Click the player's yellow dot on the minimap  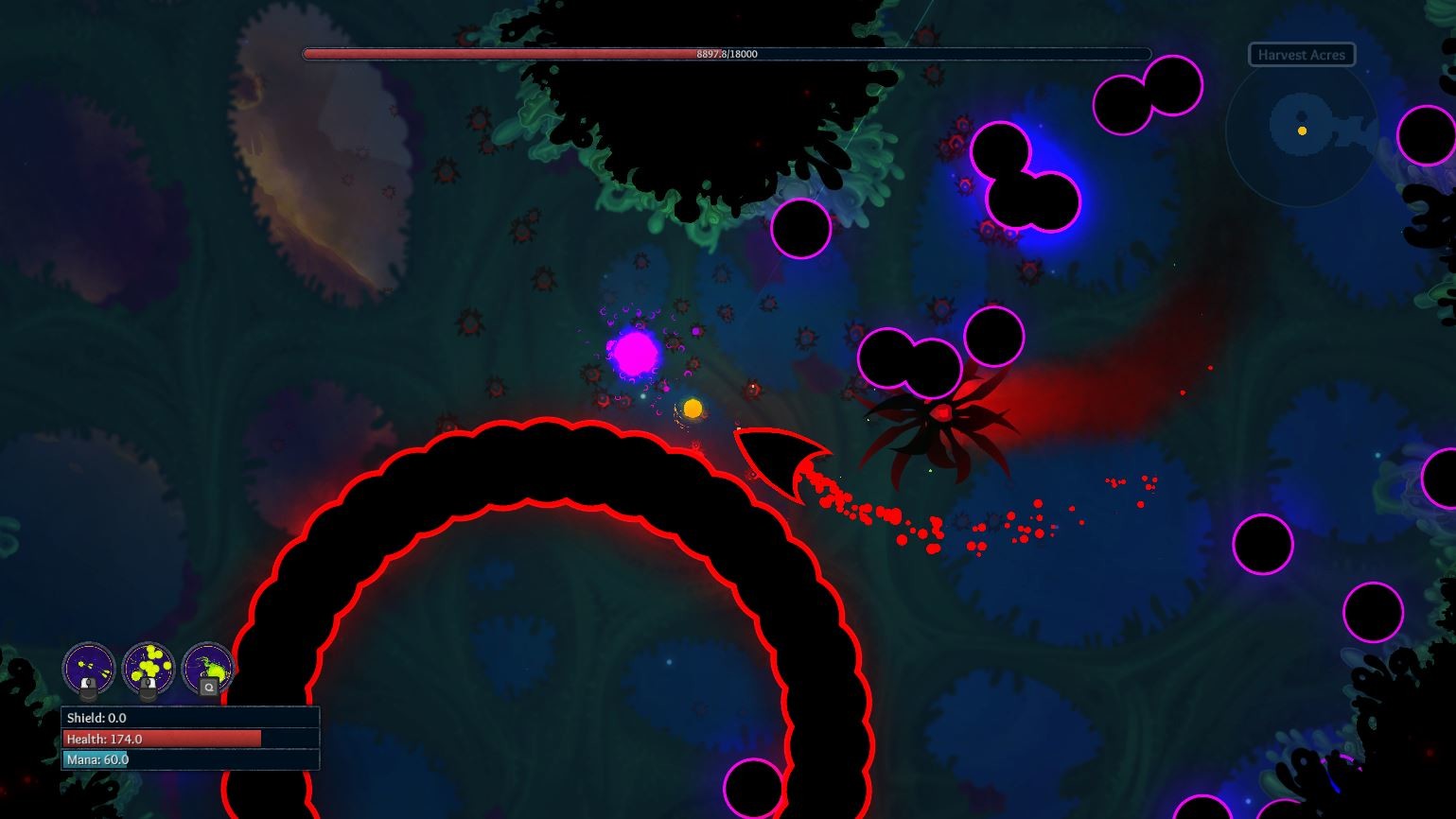click(x=1302, y=131)
